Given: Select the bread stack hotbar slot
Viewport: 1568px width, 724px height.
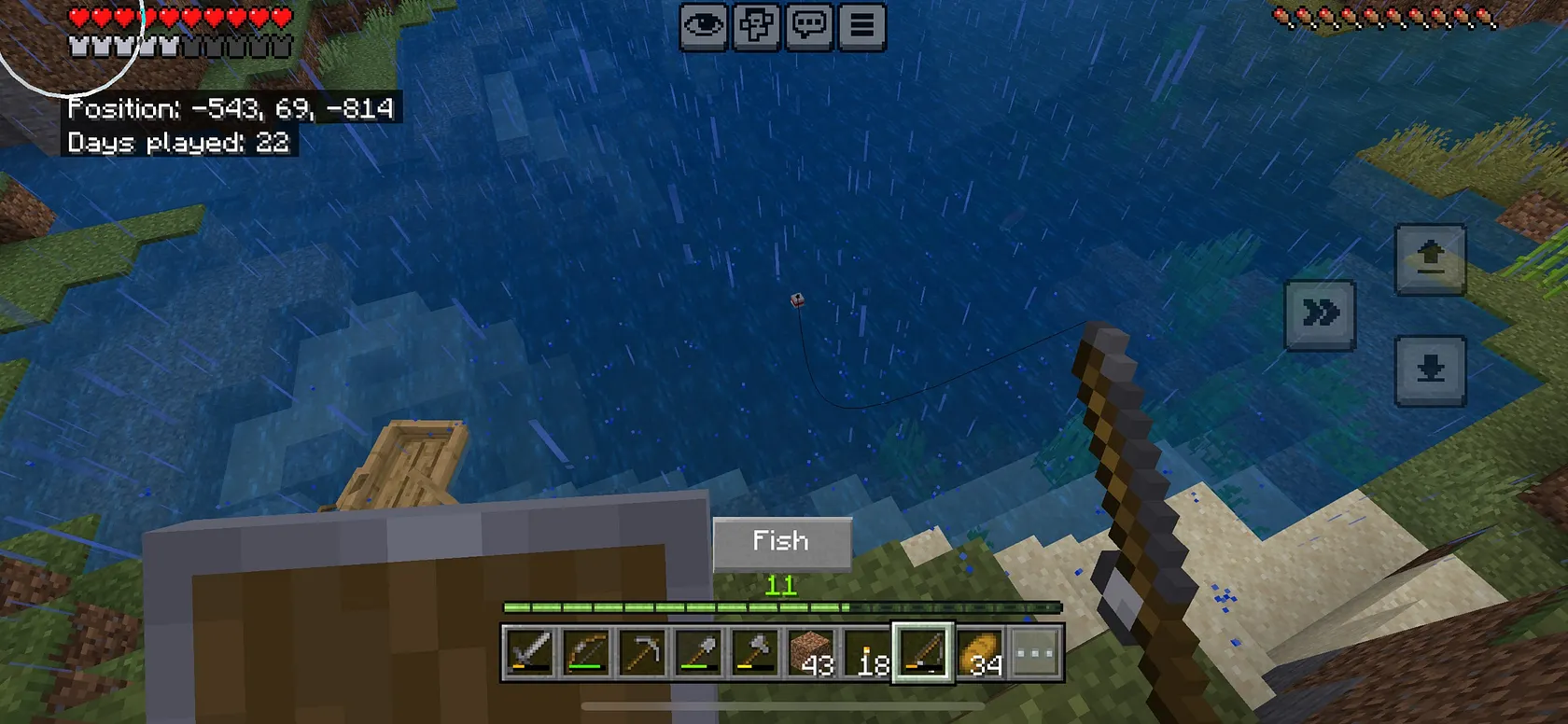Looking at the screenshot, I should (x=980, y=652).
